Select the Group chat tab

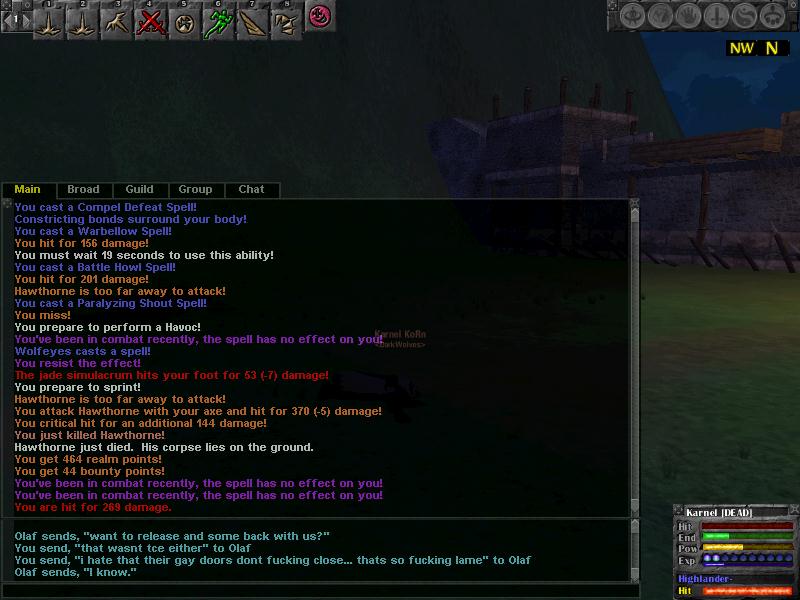[x=195, y=189]
